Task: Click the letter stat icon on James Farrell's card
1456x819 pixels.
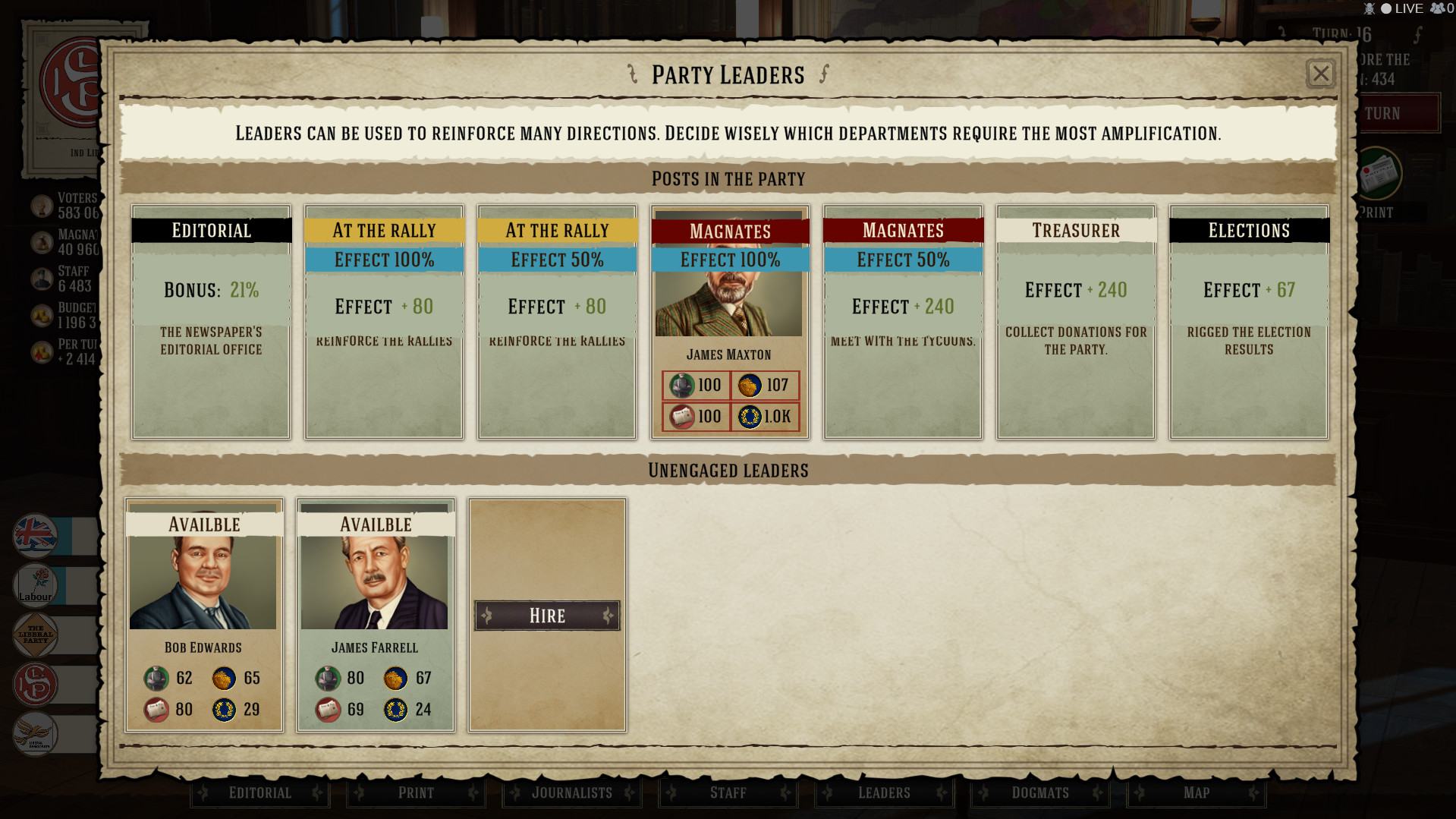Action: (329, 710)
